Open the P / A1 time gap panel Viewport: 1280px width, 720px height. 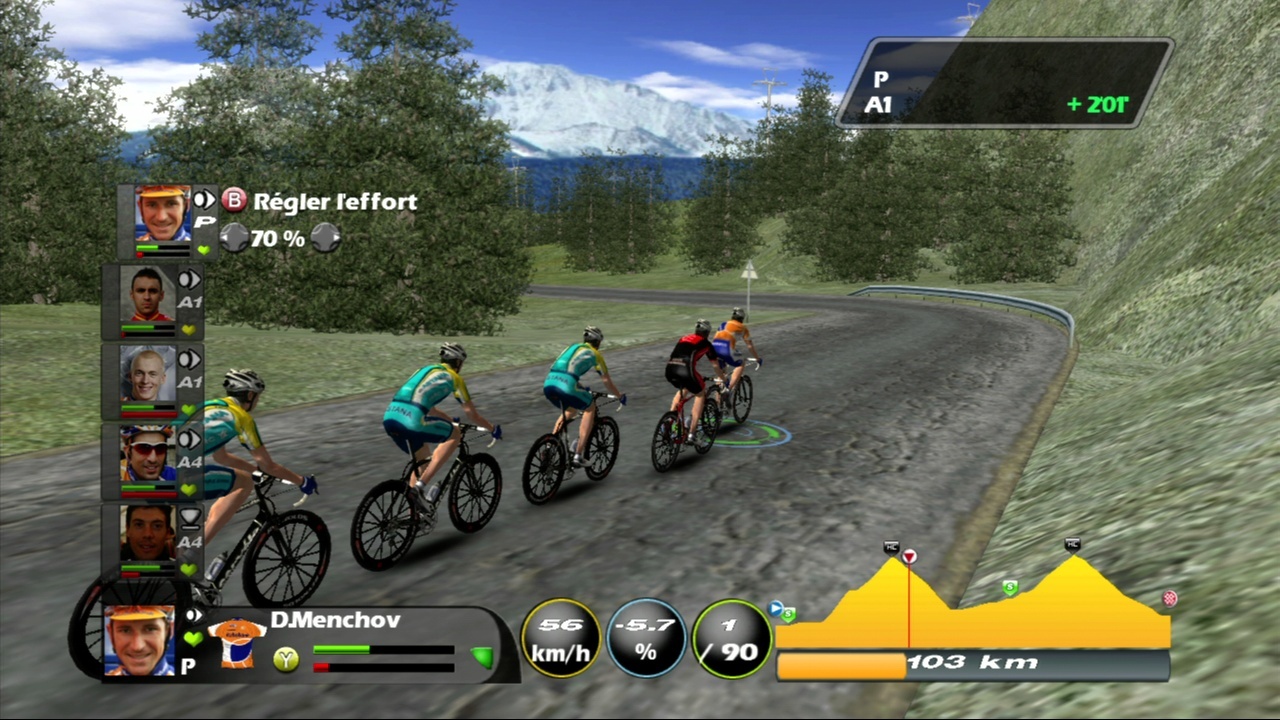point(1004,82)
